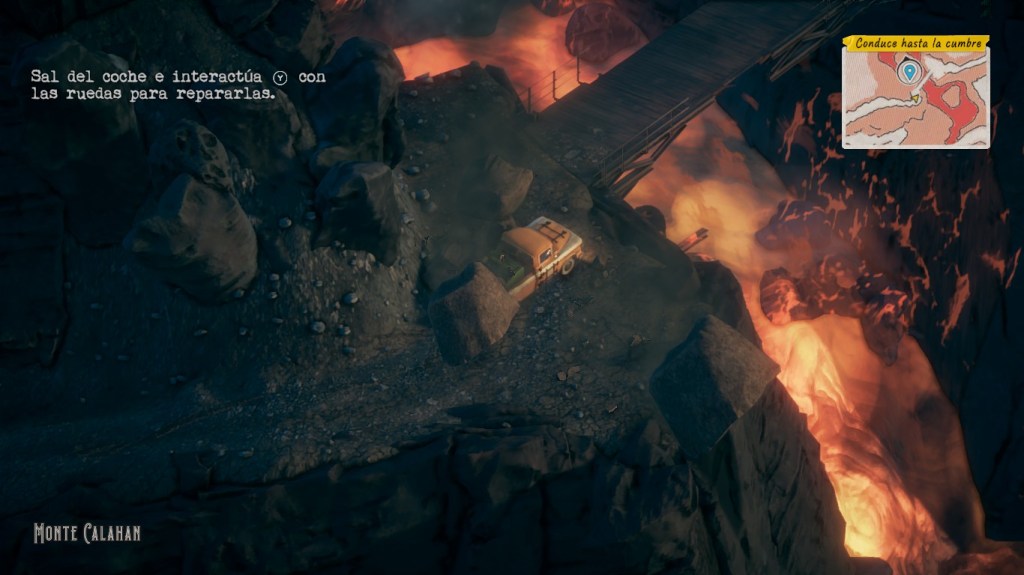This screenshot has width=1024, height=575.
Task: Click the 'Conduce hasta la cumbre' objective banner
Action: coord(915,43)
